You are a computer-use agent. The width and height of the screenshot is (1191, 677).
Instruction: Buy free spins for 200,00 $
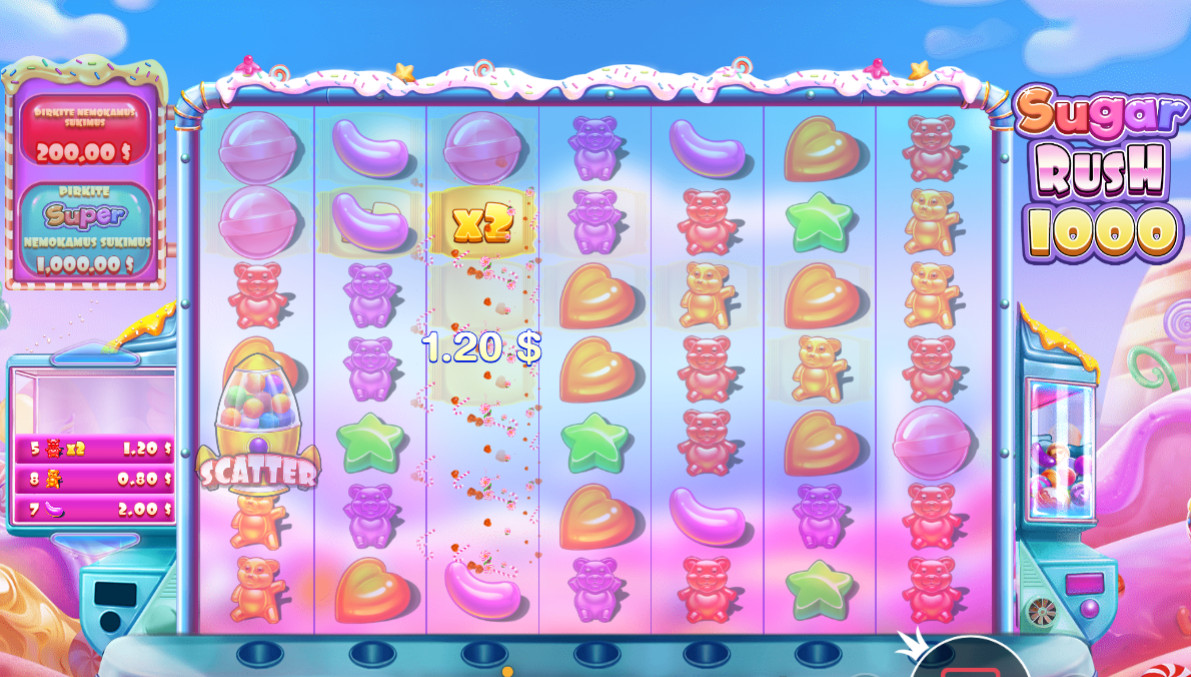point(85,131)
